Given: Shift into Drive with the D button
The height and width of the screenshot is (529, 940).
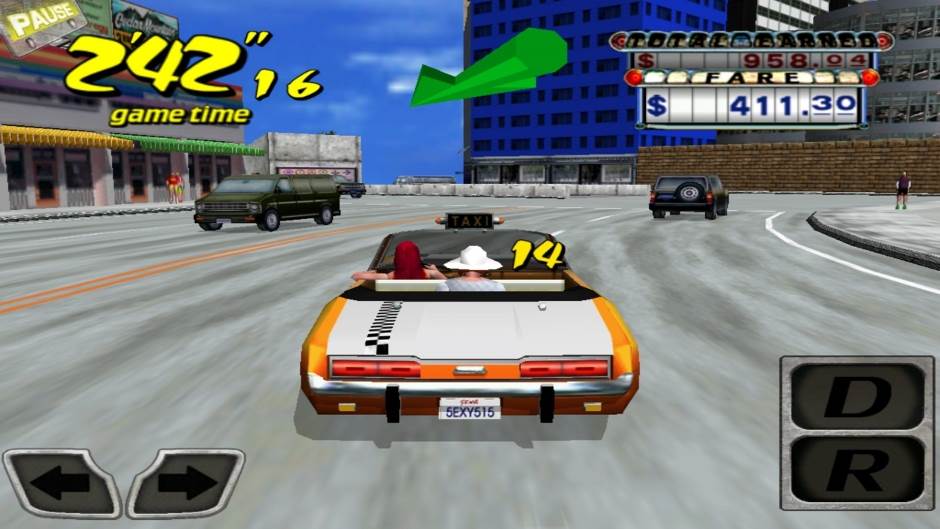Looking at the screenshot, I should pos(857,397).
